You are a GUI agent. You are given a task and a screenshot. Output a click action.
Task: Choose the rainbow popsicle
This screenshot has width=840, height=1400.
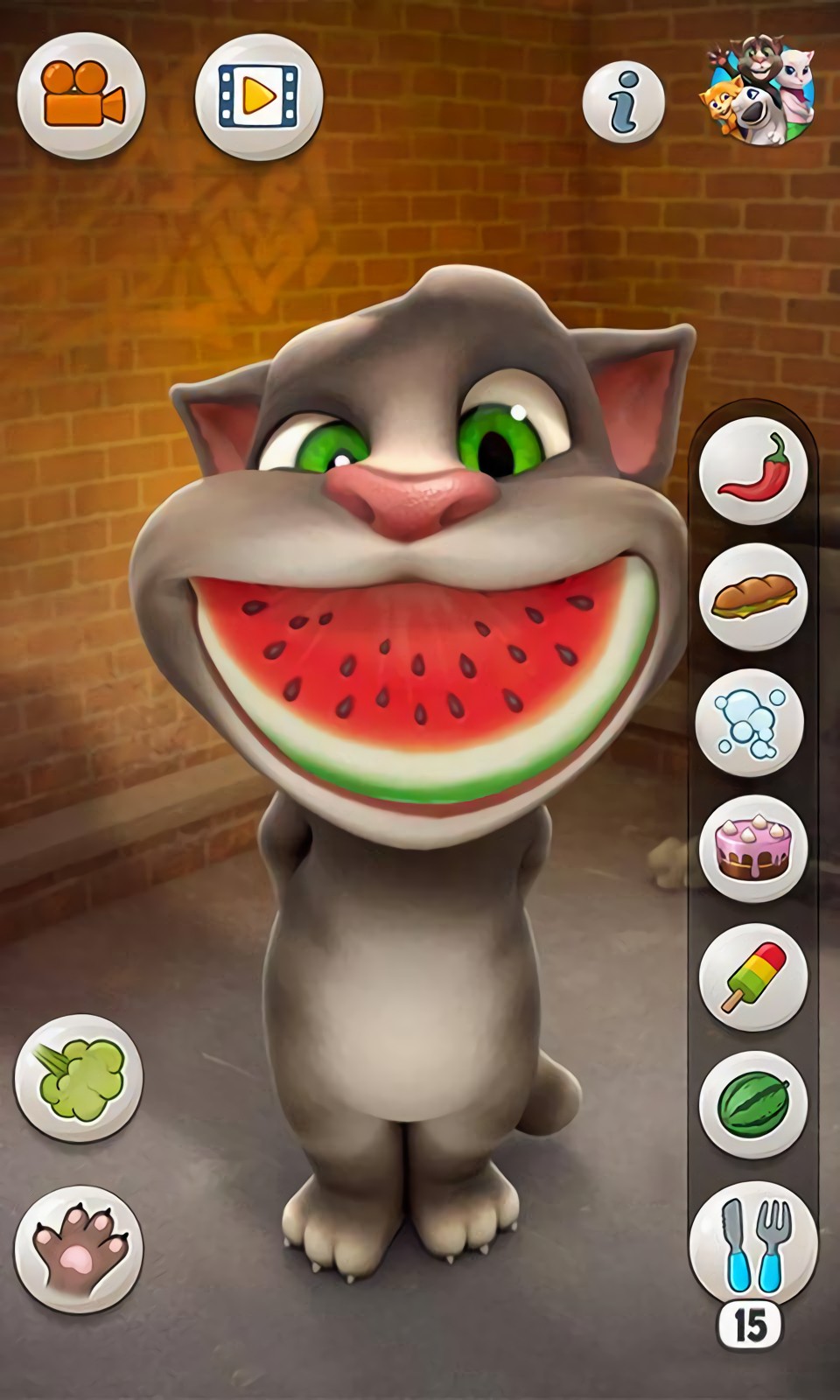pos(752,976)
